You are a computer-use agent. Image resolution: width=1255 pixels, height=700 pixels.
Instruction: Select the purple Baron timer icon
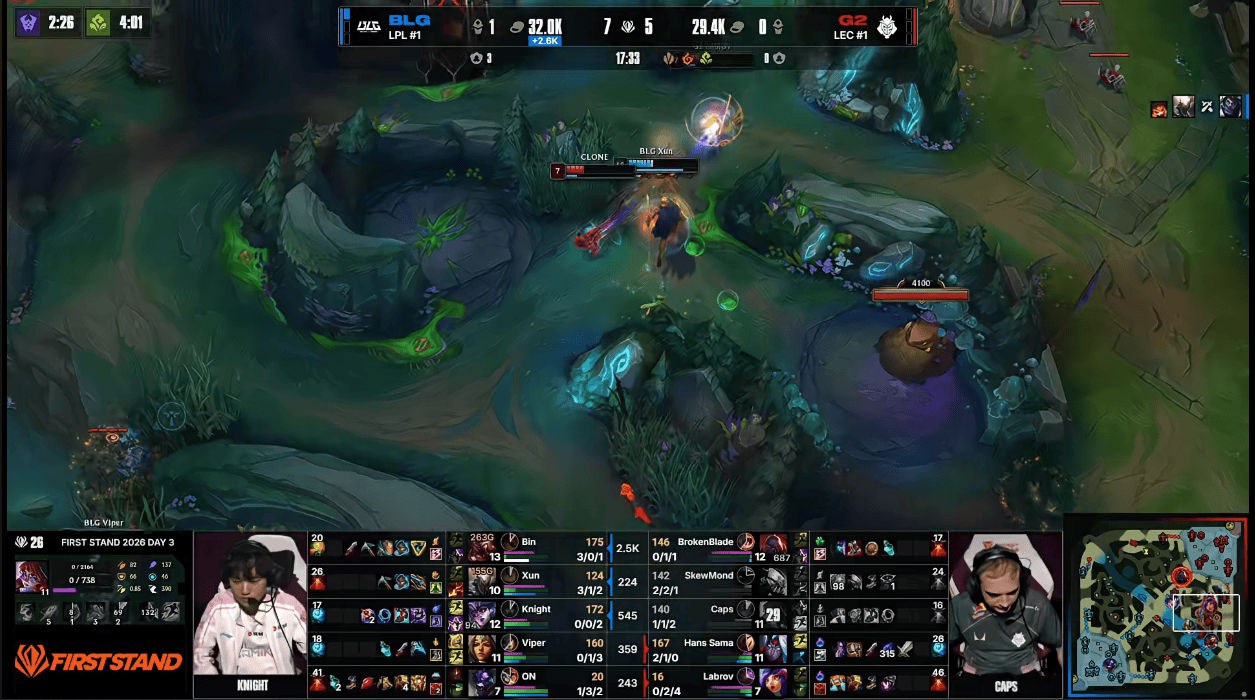[x=30, y=23]
